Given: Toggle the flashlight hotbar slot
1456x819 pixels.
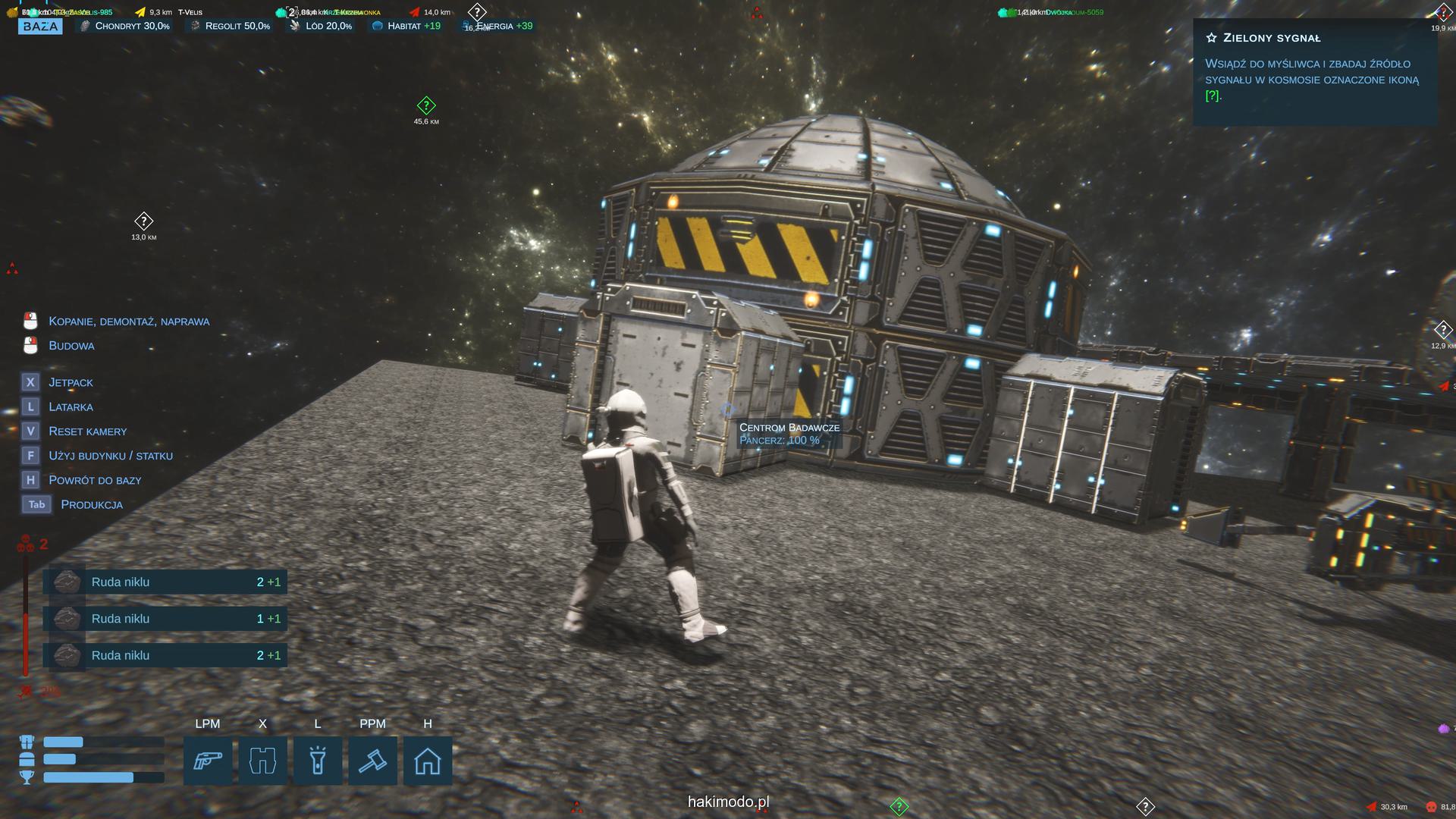Looking at the screenshot, I should [318, 761].
